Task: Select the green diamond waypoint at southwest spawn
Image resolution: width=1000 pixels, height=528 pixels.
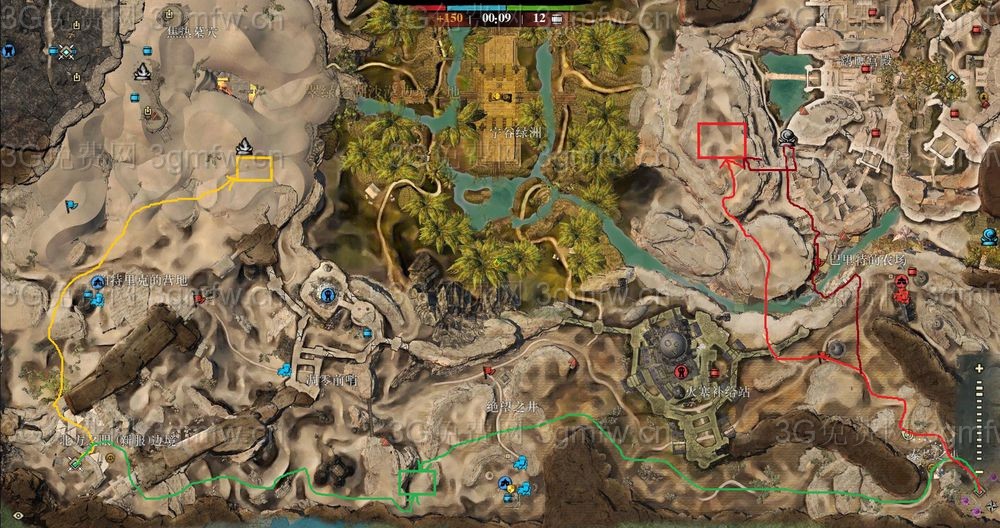Action: tap(76, 463)
